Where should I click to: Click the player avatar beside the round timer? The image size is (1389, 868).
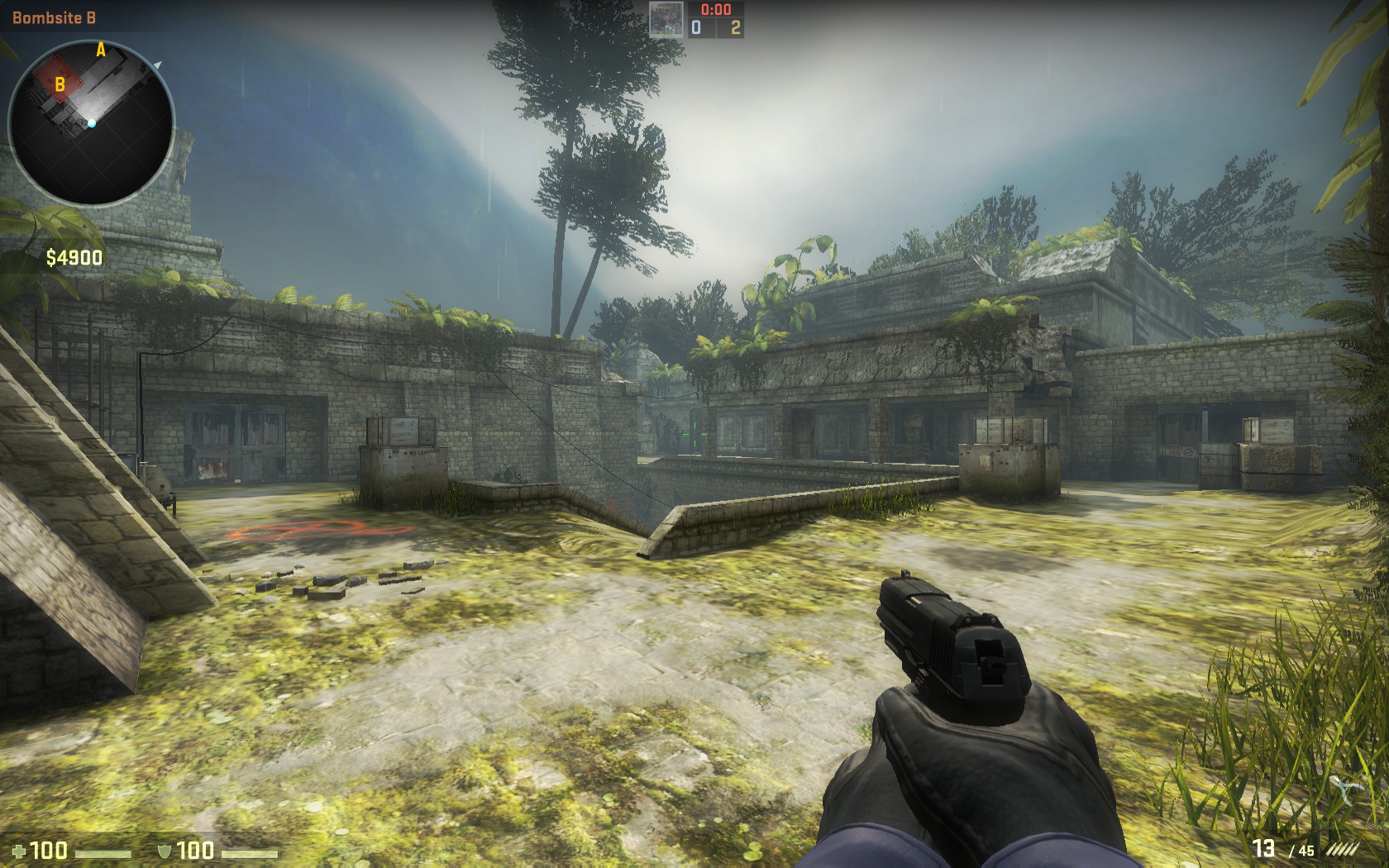(666, 19)
